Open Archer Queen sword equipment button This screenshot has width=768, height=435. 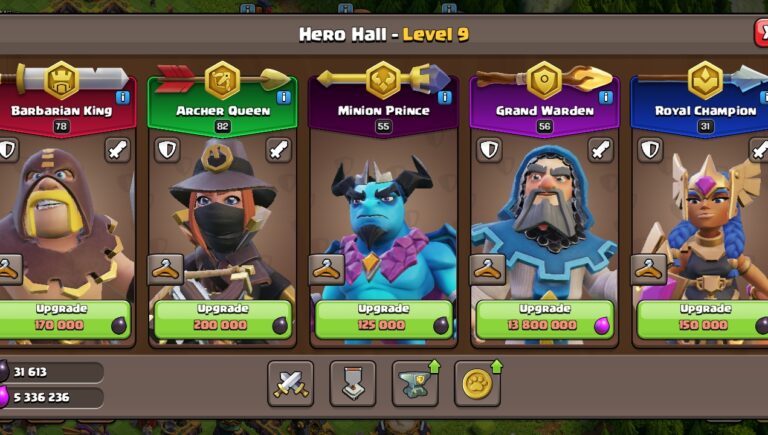pyautogui.click(x=279, y=150)
